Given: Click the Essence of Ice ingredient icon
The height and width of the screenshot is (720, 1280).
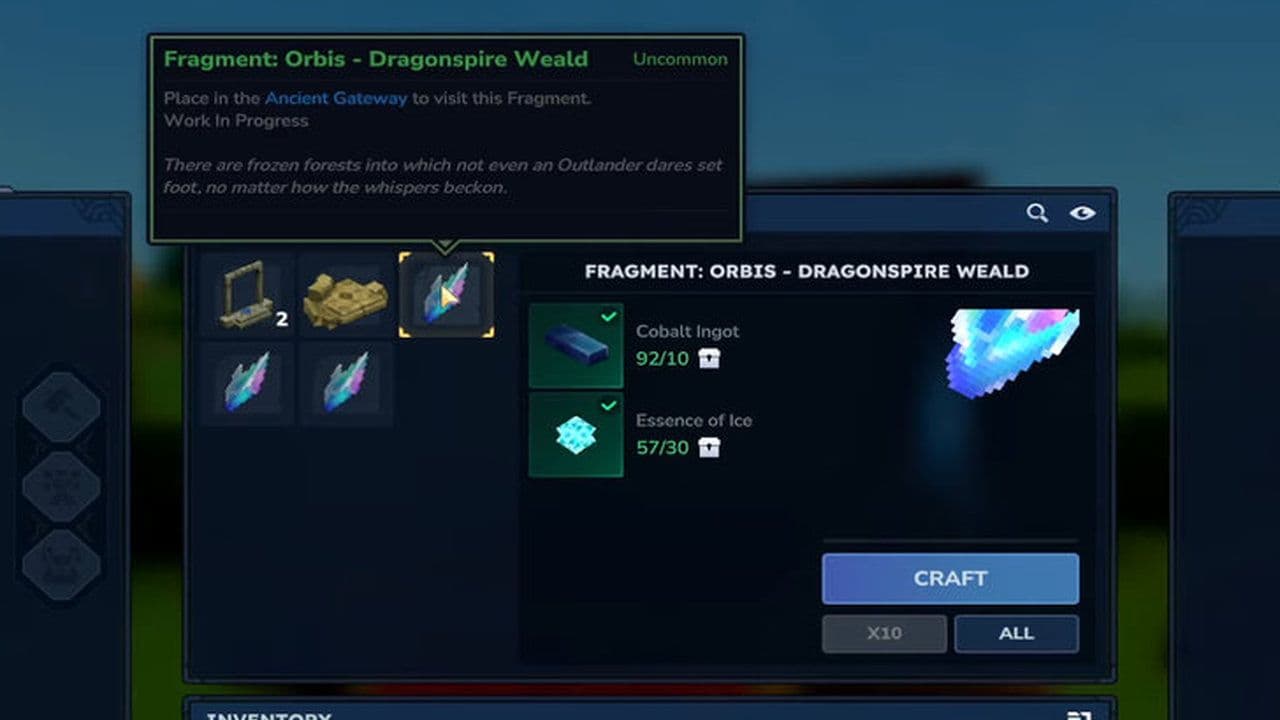Looking at the screenshot, I should (x=575, y=434).
